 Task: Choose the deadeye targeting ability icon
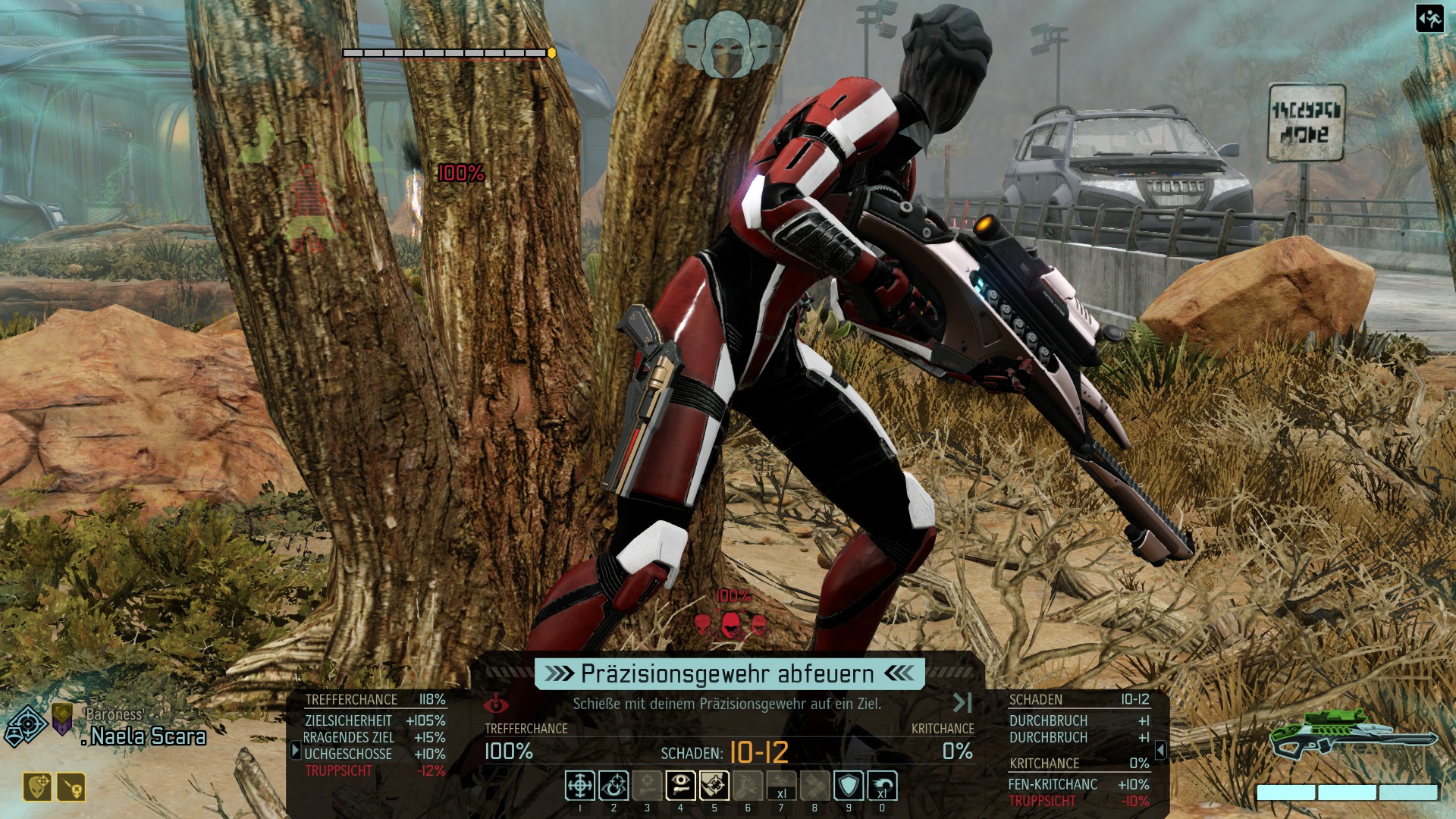(714, 786)
